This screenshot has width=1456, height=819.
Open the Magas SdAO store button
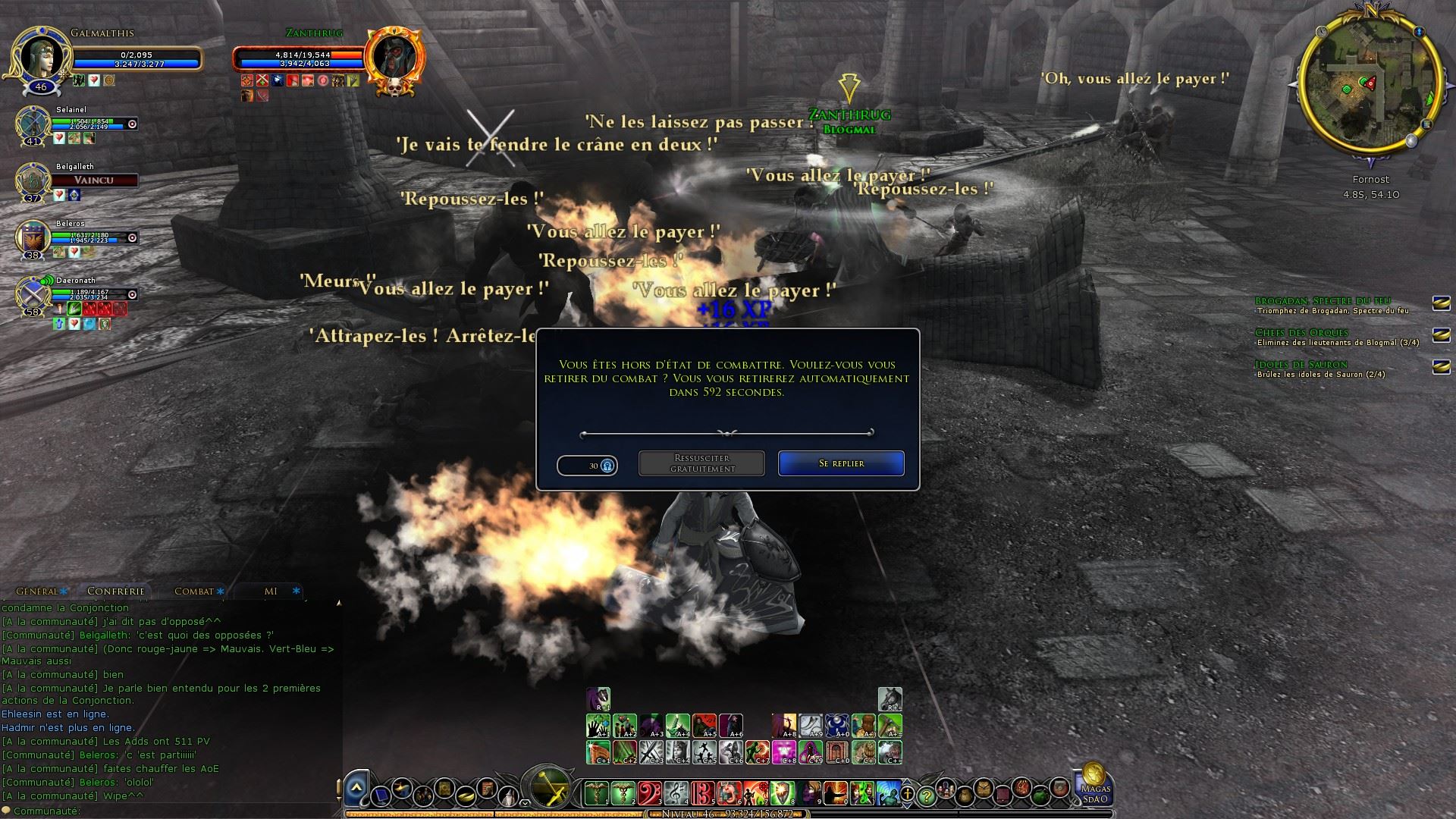pyautogui.click(x=1094, y=784)
